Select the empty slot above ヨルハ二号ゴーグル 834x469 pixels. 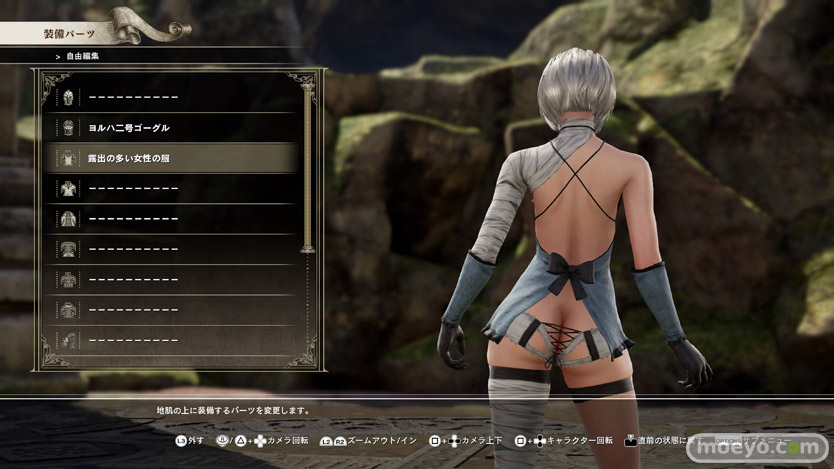point(170,98)
